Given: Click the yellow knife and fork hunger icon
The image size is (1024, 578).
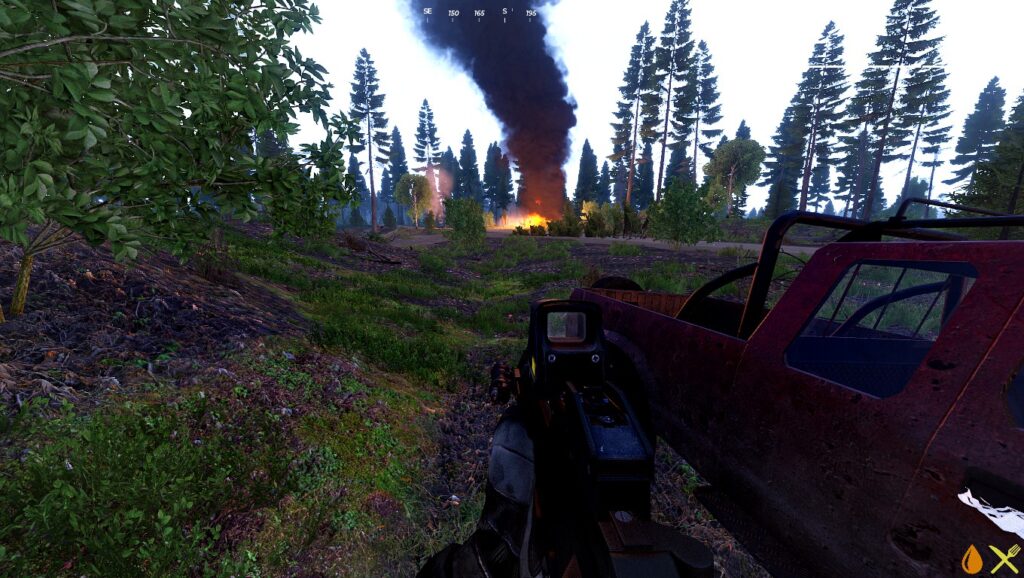Looking at the screenshot, I should 1004,559.
